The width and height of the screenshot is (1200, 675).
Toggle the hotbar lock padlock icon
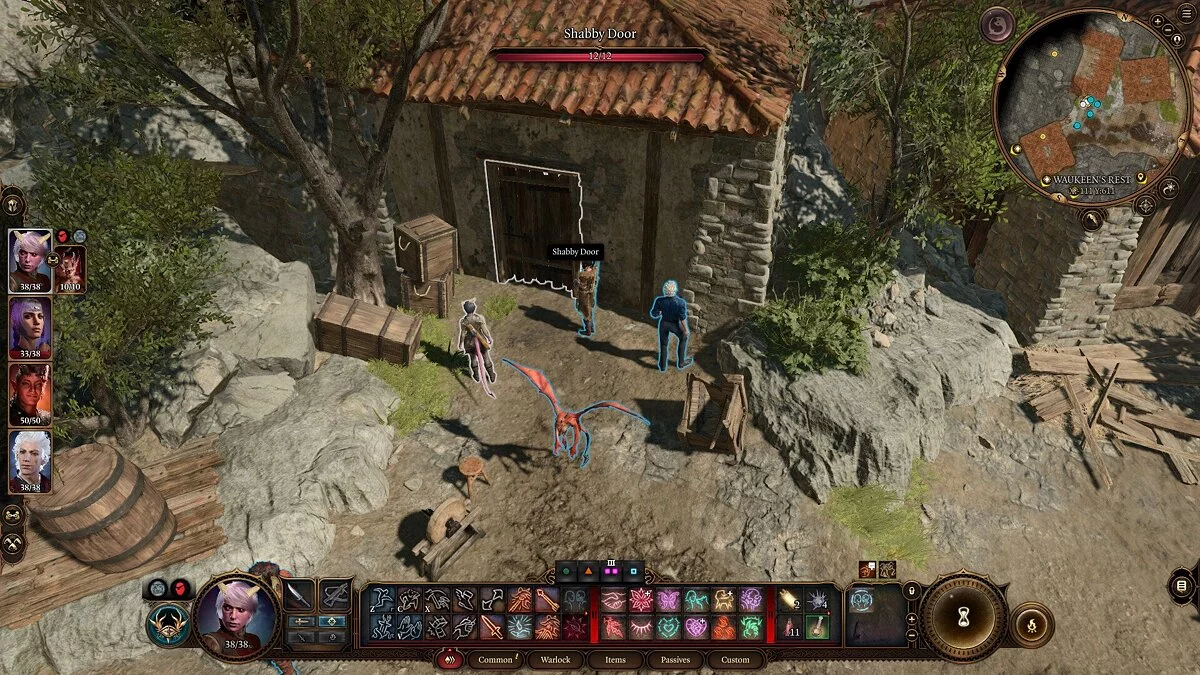911,592
